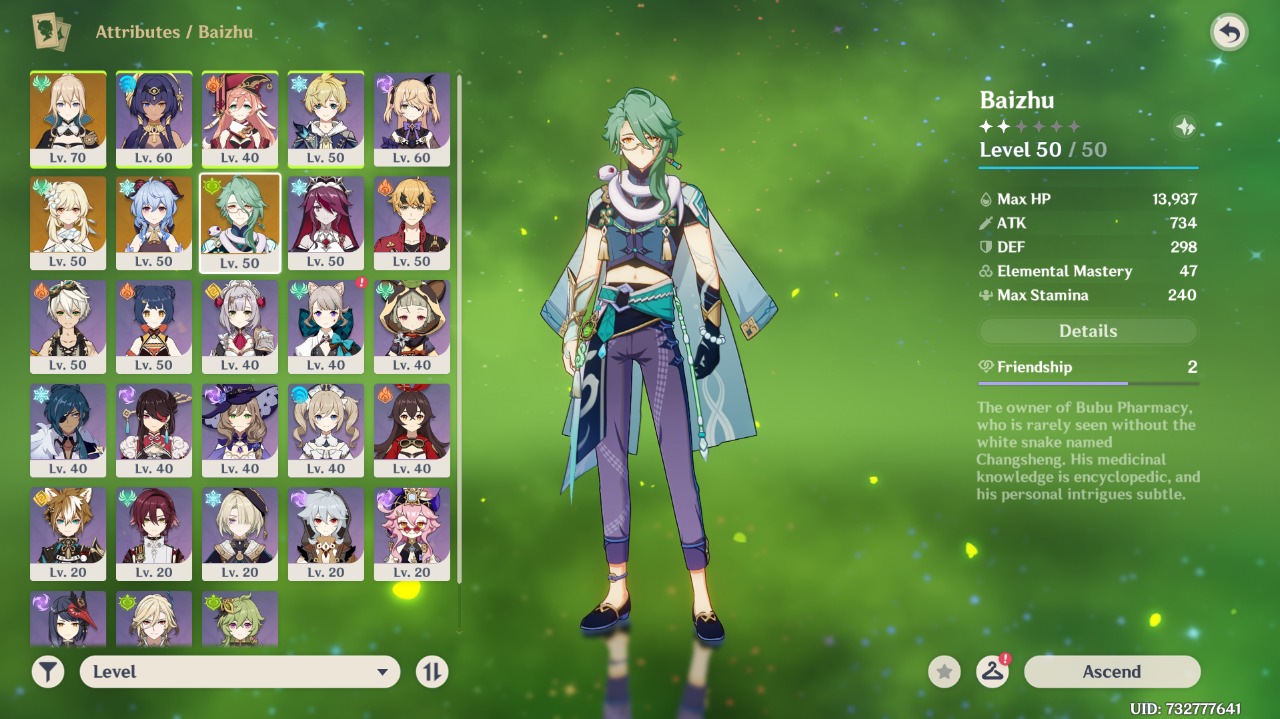Ascend Baizhu with the Ascend button

[1111, 672]
